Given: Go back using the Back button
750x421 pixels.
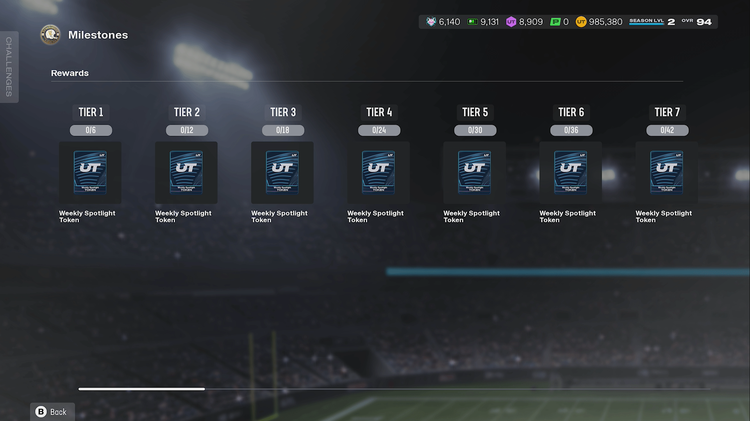Looking at the screenshot, I should click(x=51, y=411).
